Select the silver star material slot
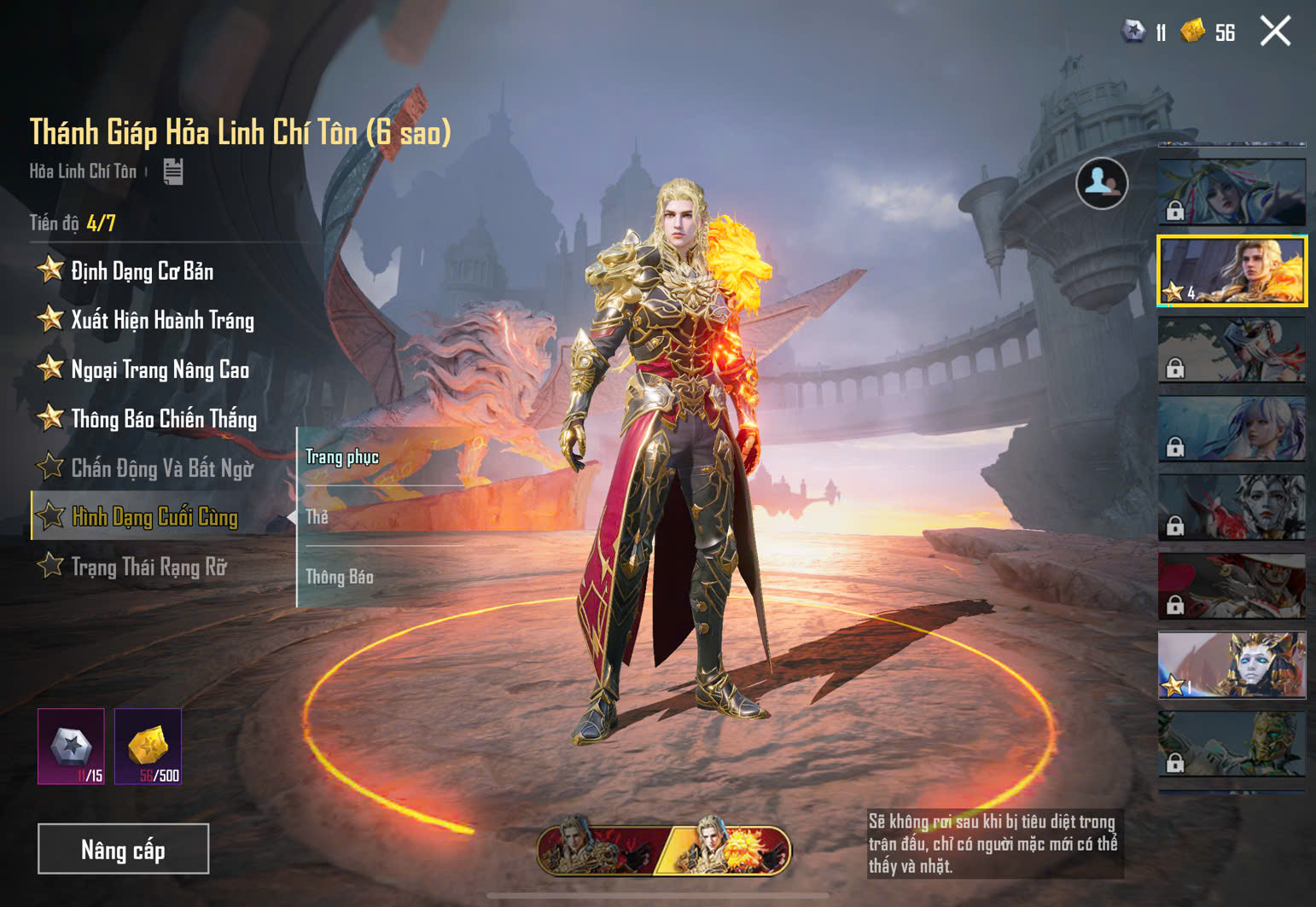 pos(71,746)
